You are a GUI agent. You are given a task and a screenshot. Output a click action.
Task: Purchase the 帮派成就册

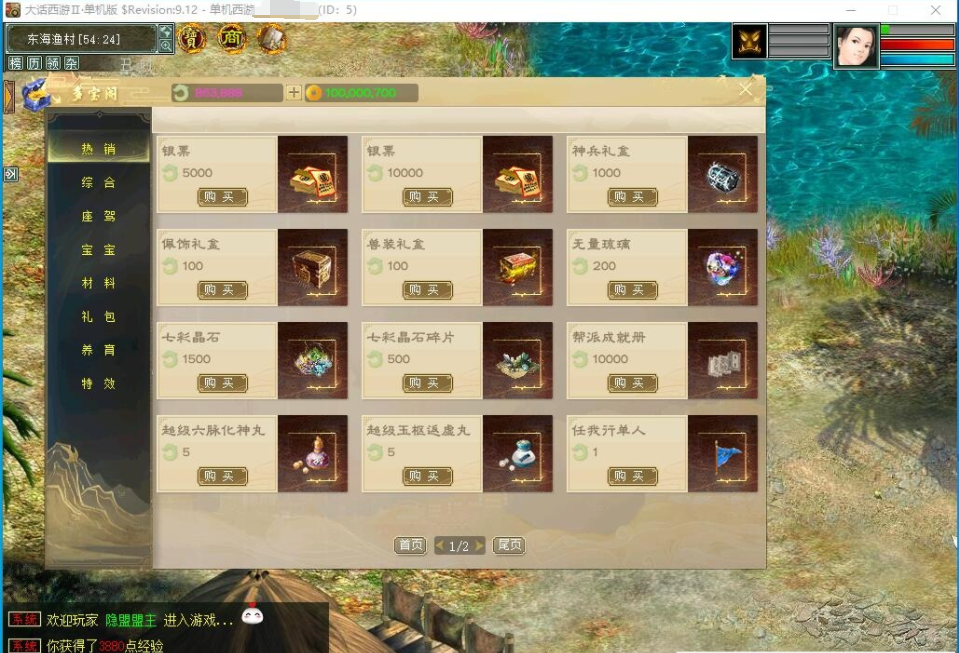632,383
